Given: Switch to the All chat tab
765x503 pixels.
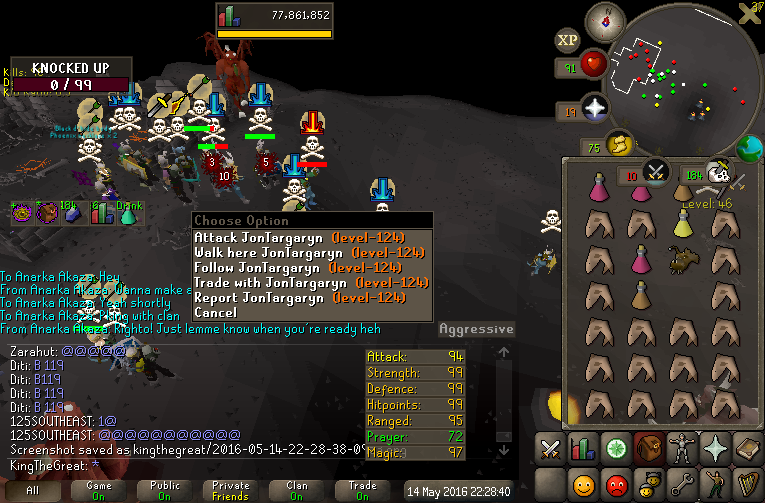Looking at the screenshot, I should pyautogui.click(x=33, y=490).
